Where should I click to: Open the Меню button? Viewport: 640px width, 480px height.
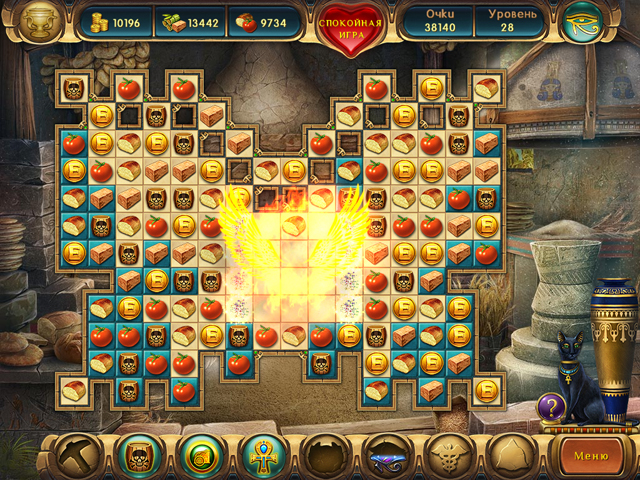click(x=589, y=456)
